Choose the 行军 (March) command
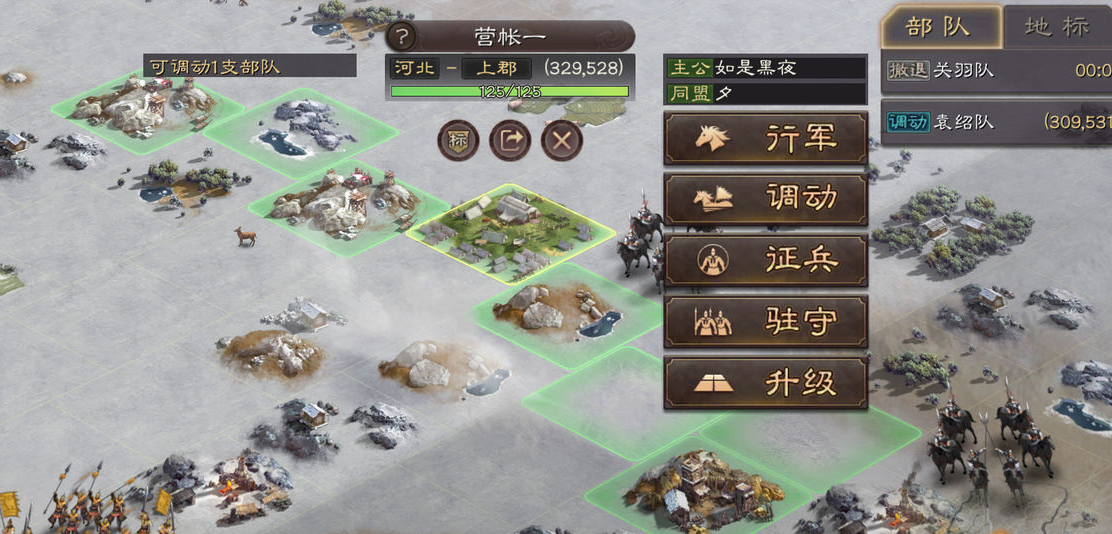The width and height of the screenshot is (1112, 534). click(765, 138)
